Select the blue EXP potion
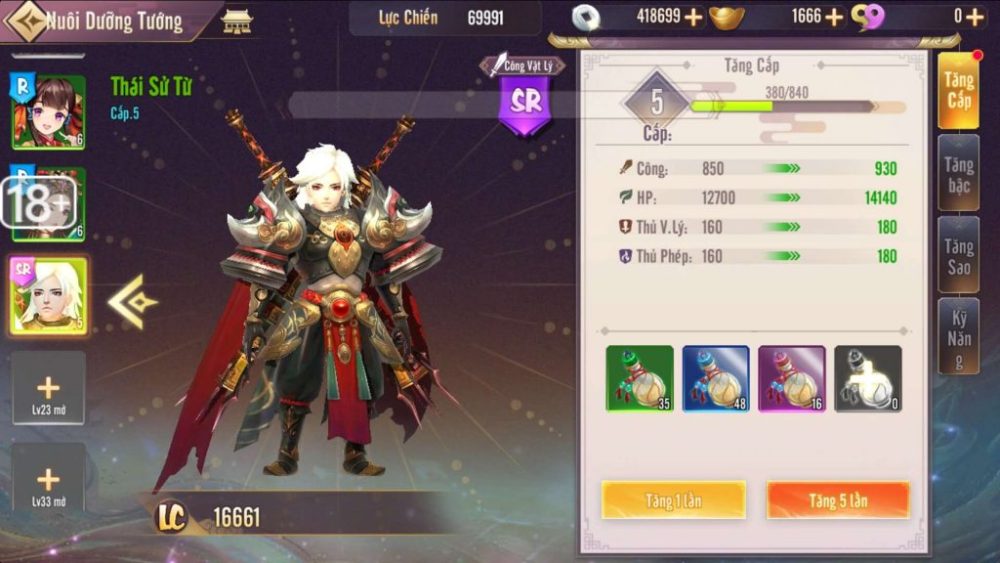Image resolution: width=1000 pixels, height=563 pixels. pyautogui.click(x=715, y=378)
